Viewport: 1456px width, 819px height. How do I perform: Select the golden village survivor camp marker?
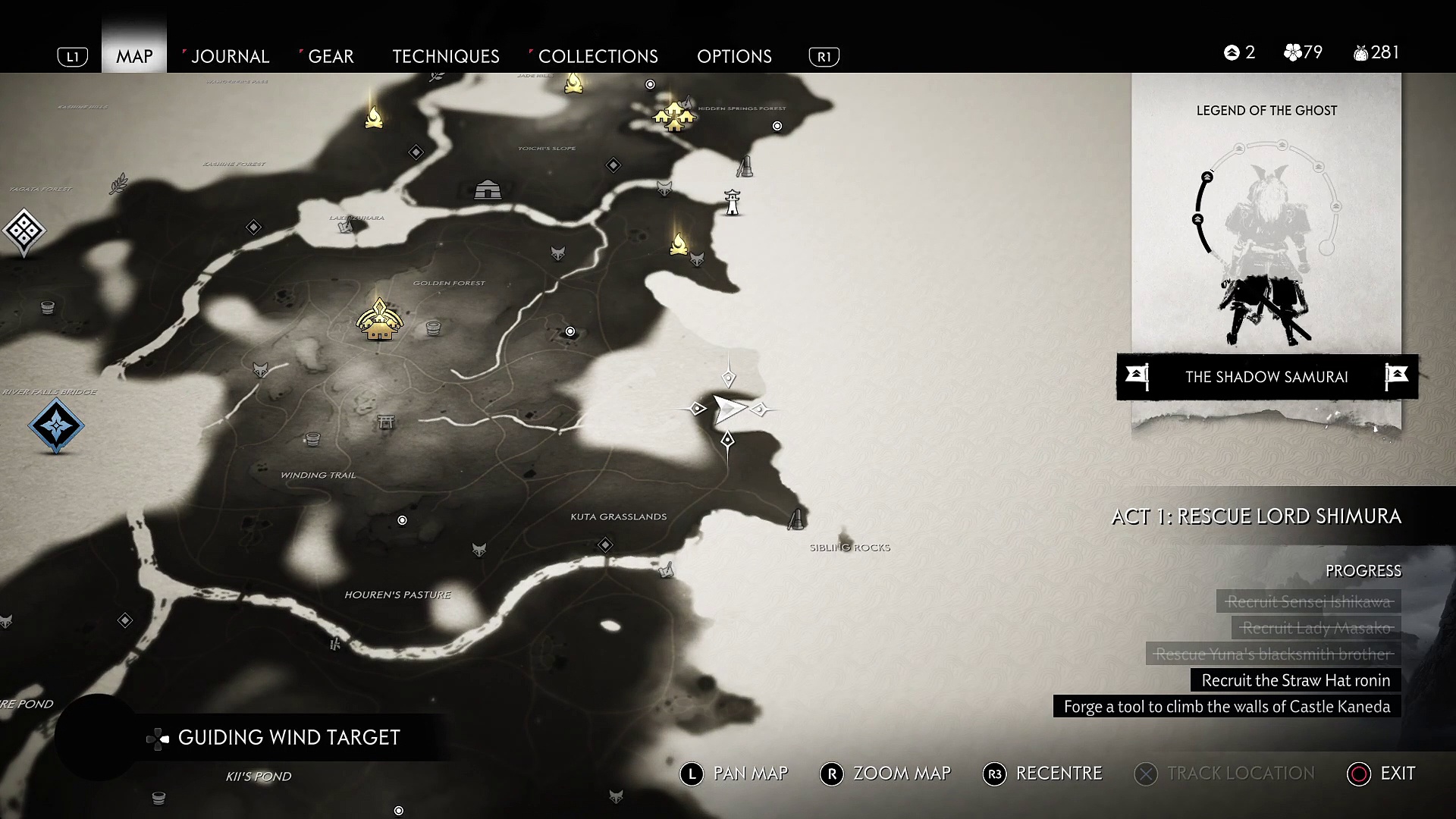673,116
